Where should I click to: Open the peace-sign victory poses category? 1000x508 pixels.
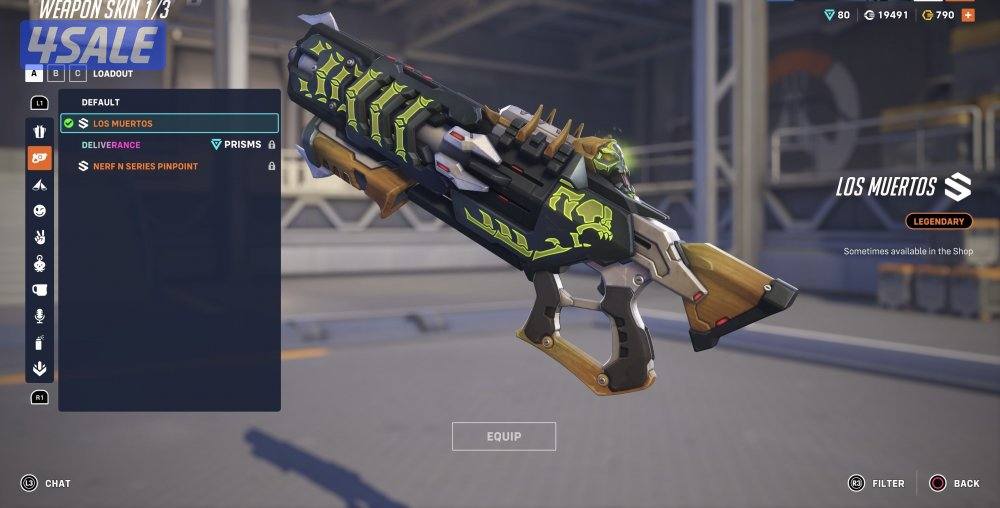pyautogui.click(x=39, y=237)
